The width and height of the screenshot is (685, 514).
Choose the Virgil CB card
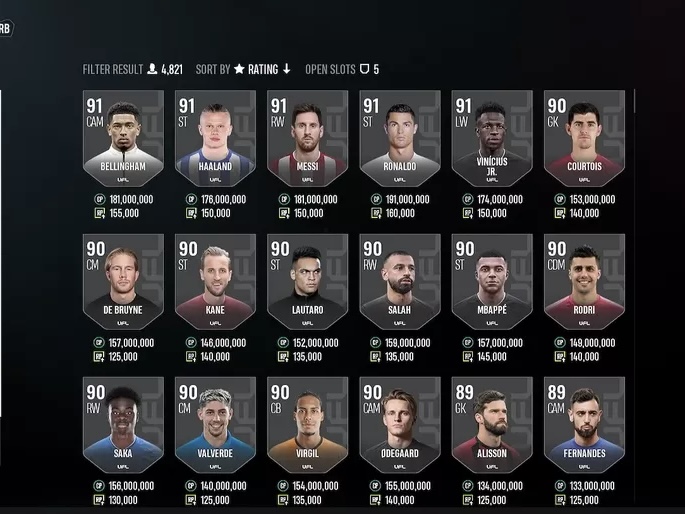tap(307, 425)
